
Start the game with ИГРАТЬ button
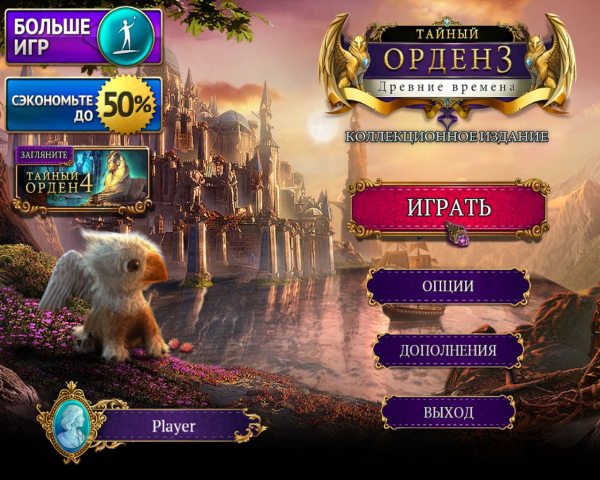pos(448,208)
